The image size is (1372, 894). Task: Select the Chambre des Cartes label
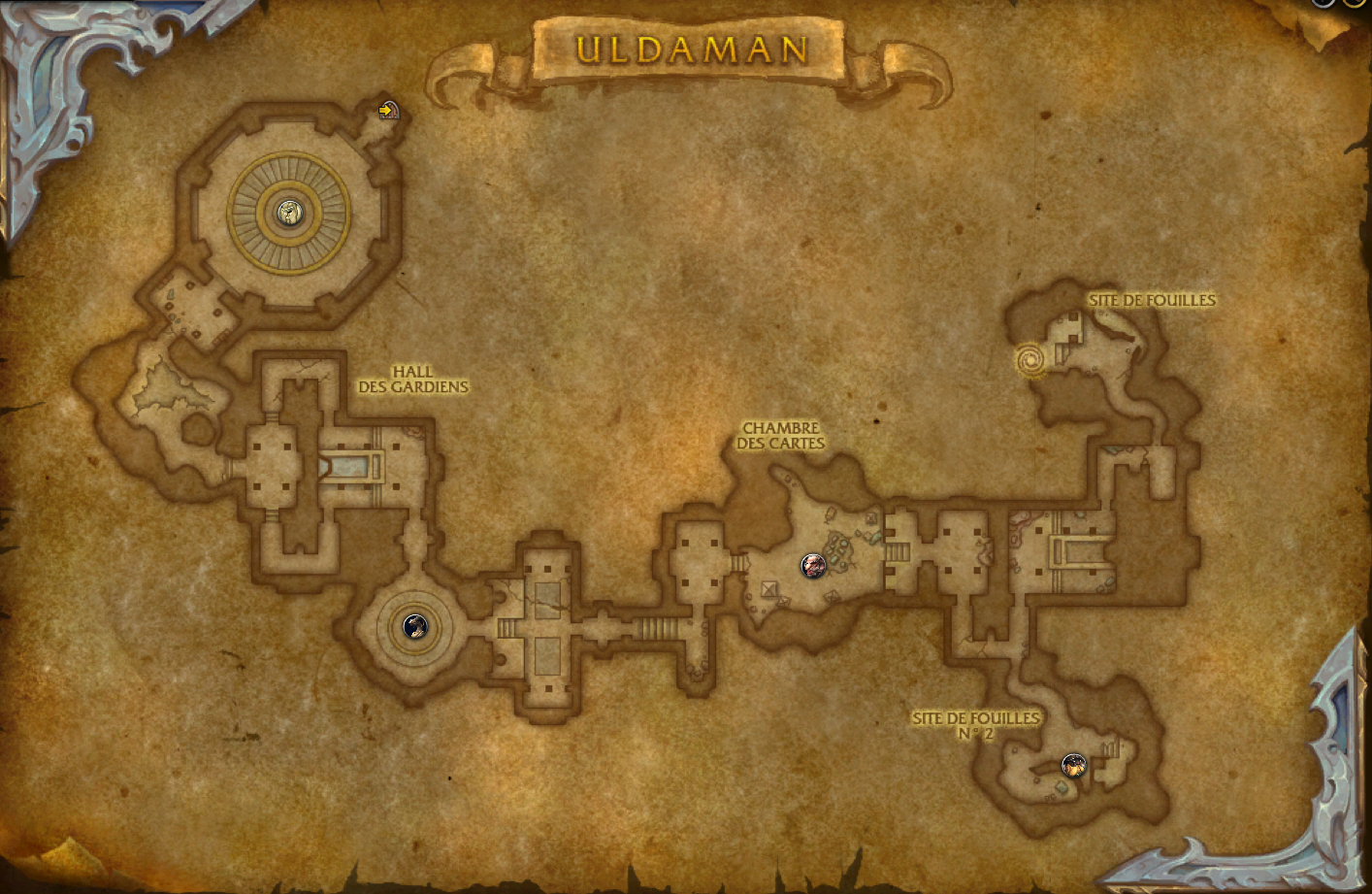[x=781, y=435]
